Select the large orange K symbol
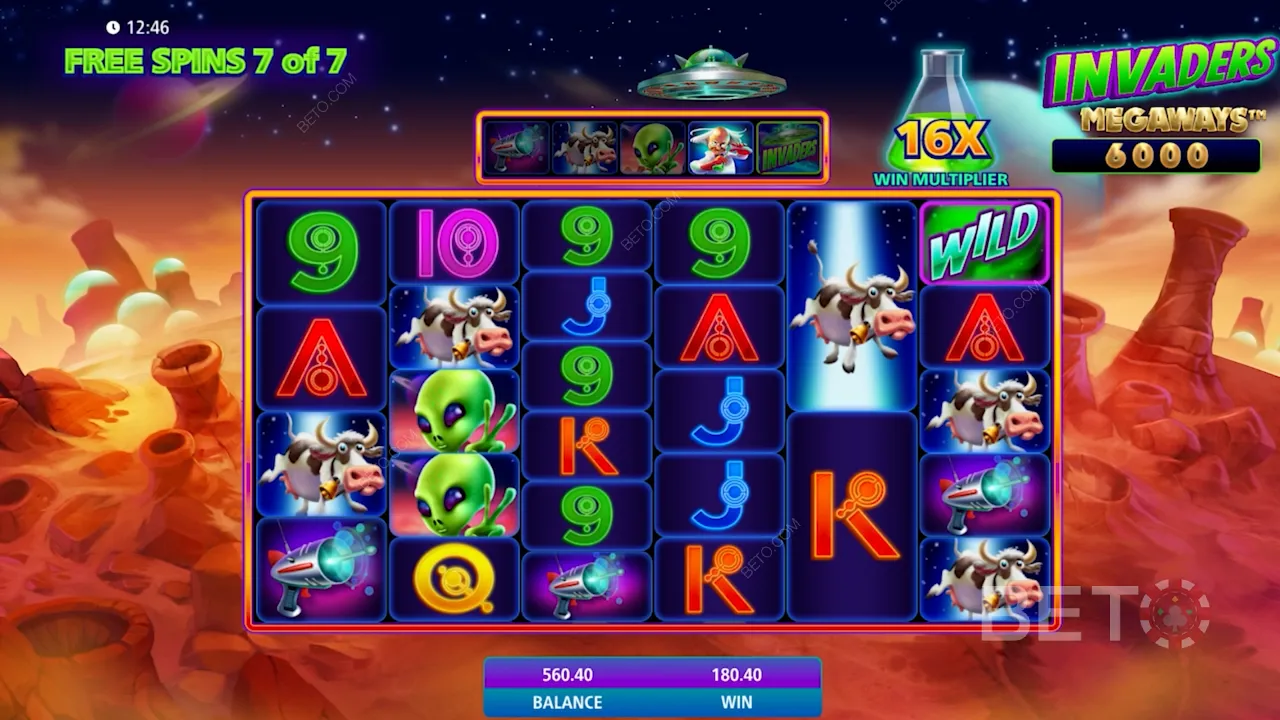Image resolution: width=1280 pixels, height=720 pixels. pos(852,515)
